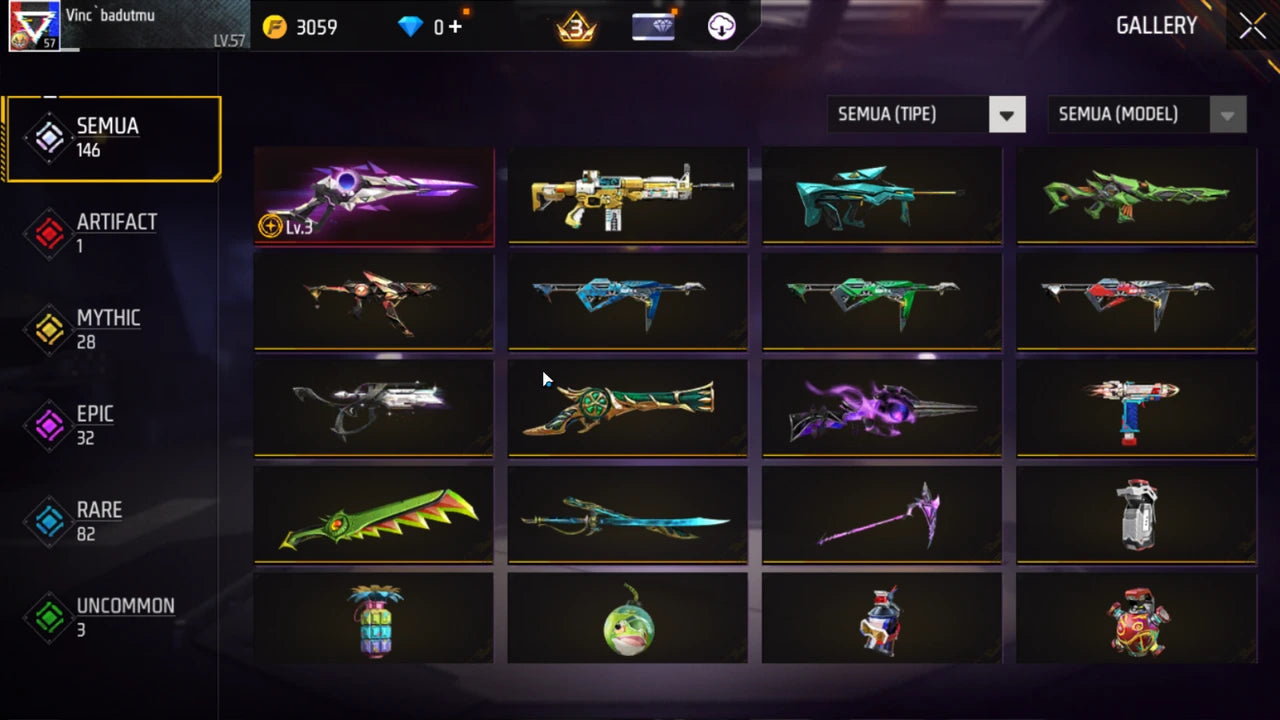Screen dimensions: 1280x720
Task: Select the EPIC rarity filter icon
Action: click(48, 424)
